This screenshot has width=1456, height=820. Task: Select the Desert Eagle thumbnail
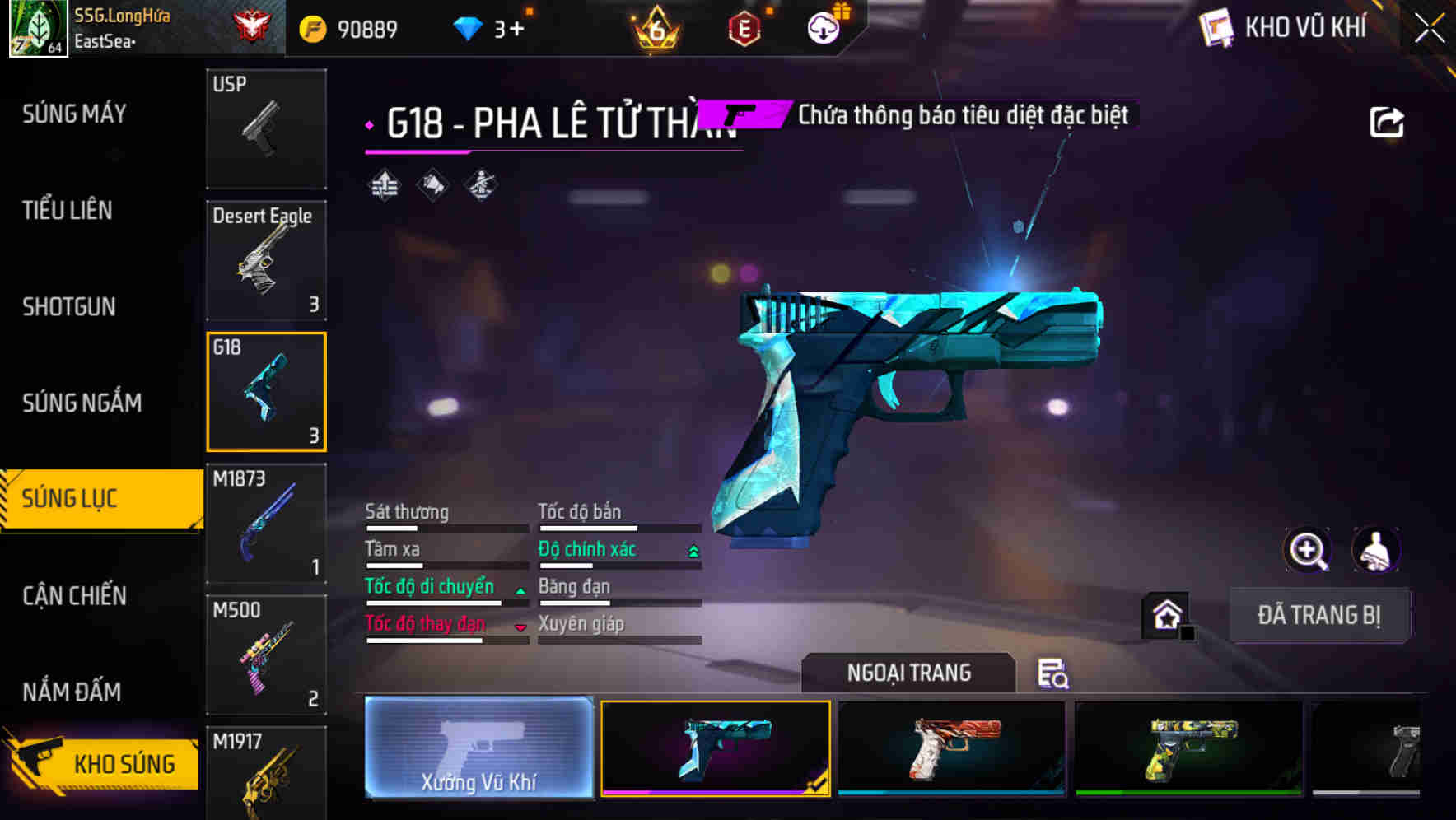click(266, 260)
